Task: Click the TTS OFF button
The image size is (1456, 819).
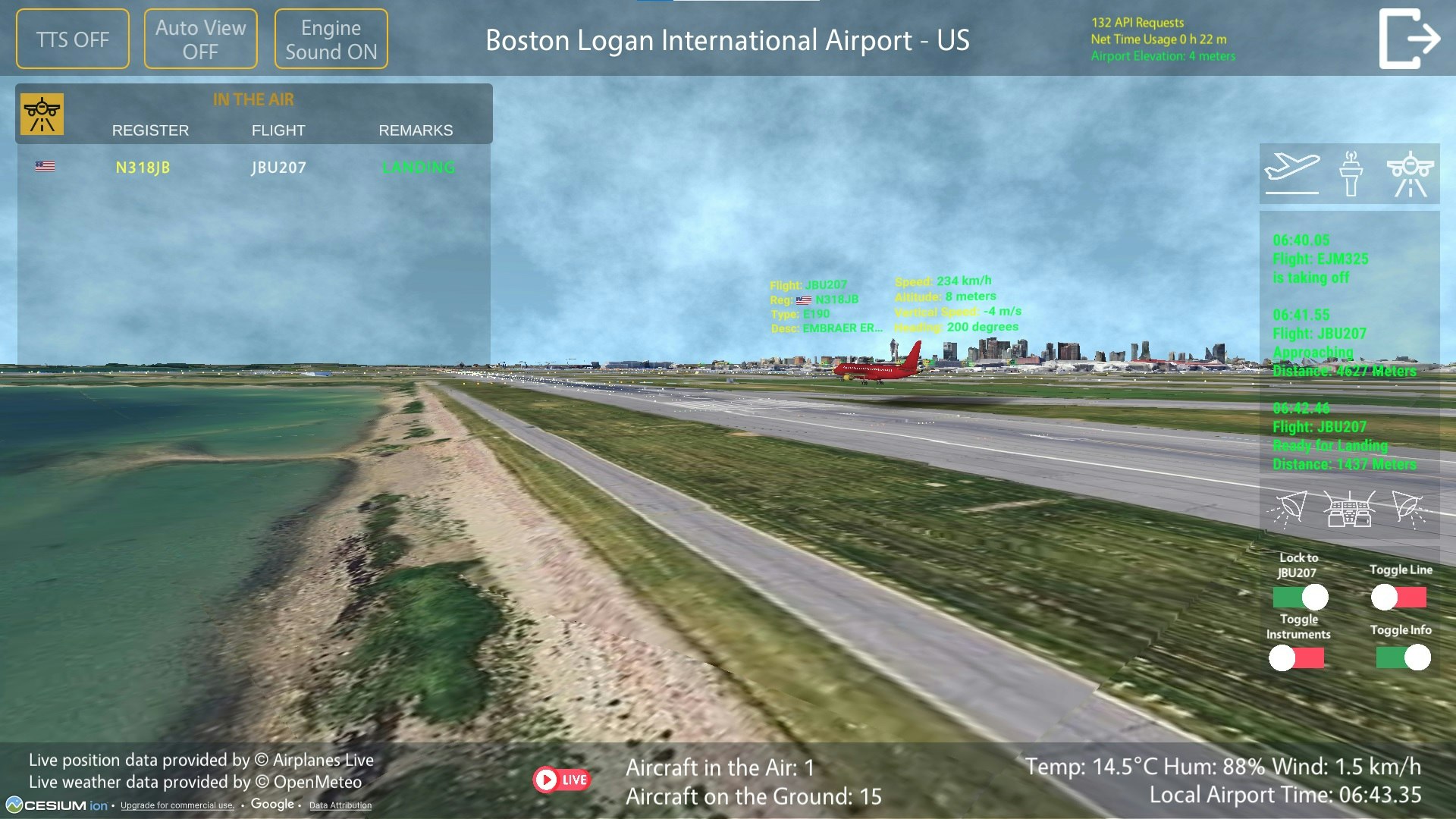Action: coord(72,38)
